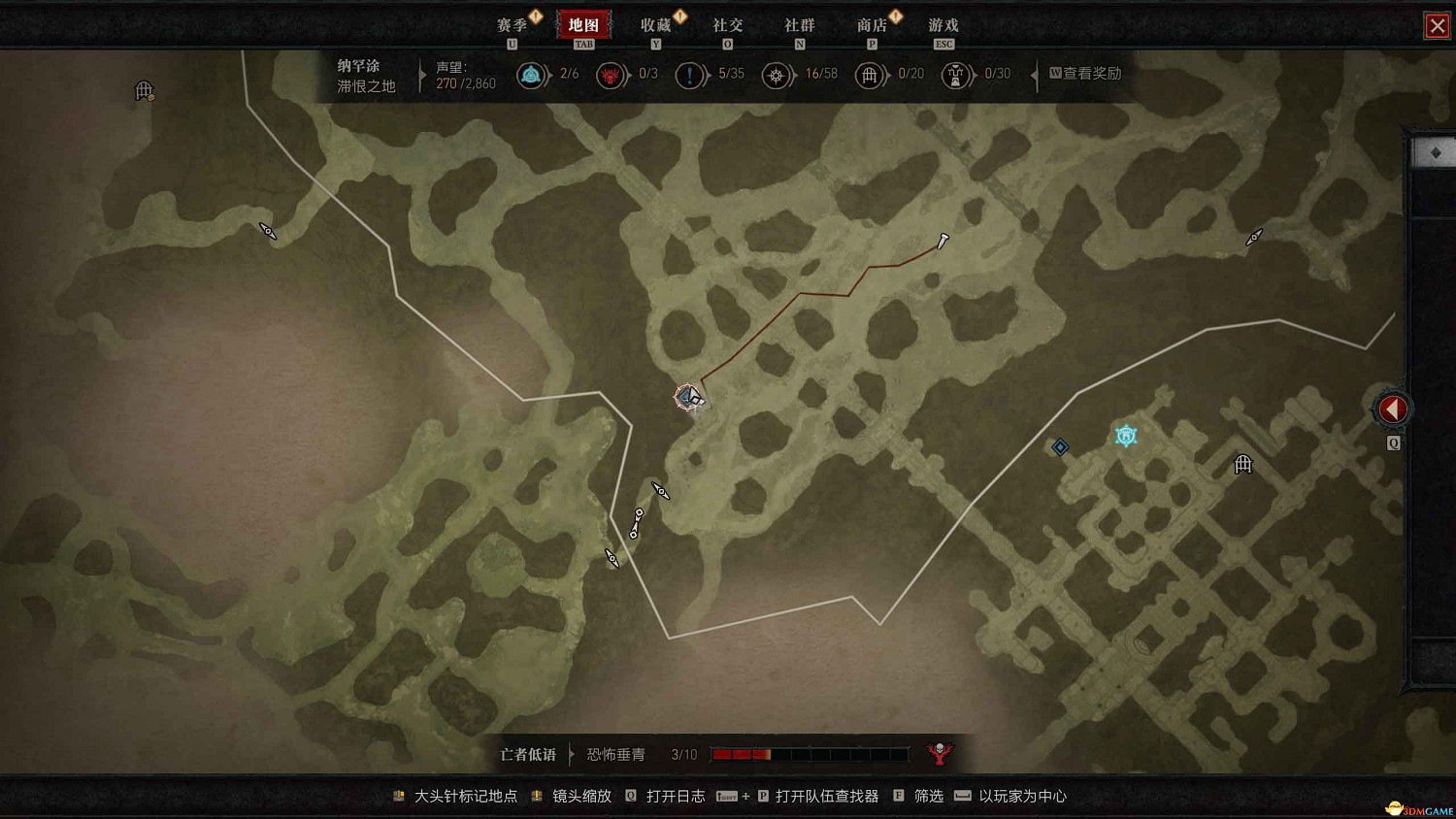Click the 恐怖垂青 Grim Favors progress bar
The image size is (1456, 819).
click(811, 753)
